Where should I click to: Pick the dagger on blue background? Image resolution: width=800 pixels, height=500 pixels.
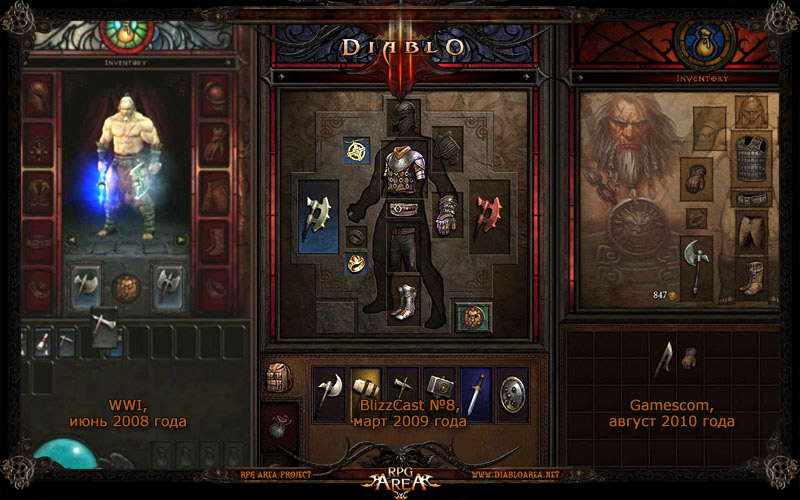[475, 392]
